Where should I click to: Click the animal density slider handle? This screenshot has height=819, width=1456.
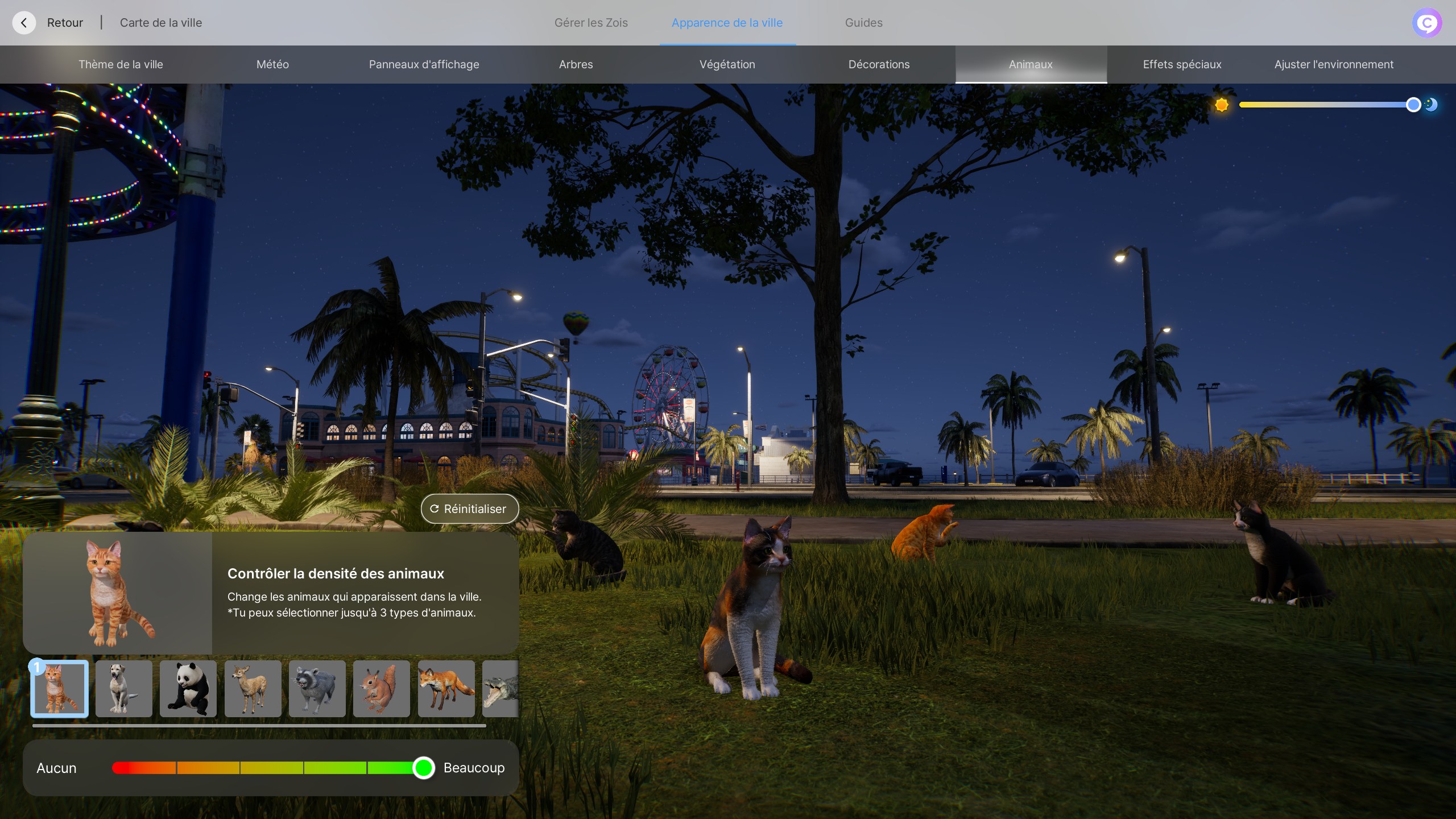(423, 768)
